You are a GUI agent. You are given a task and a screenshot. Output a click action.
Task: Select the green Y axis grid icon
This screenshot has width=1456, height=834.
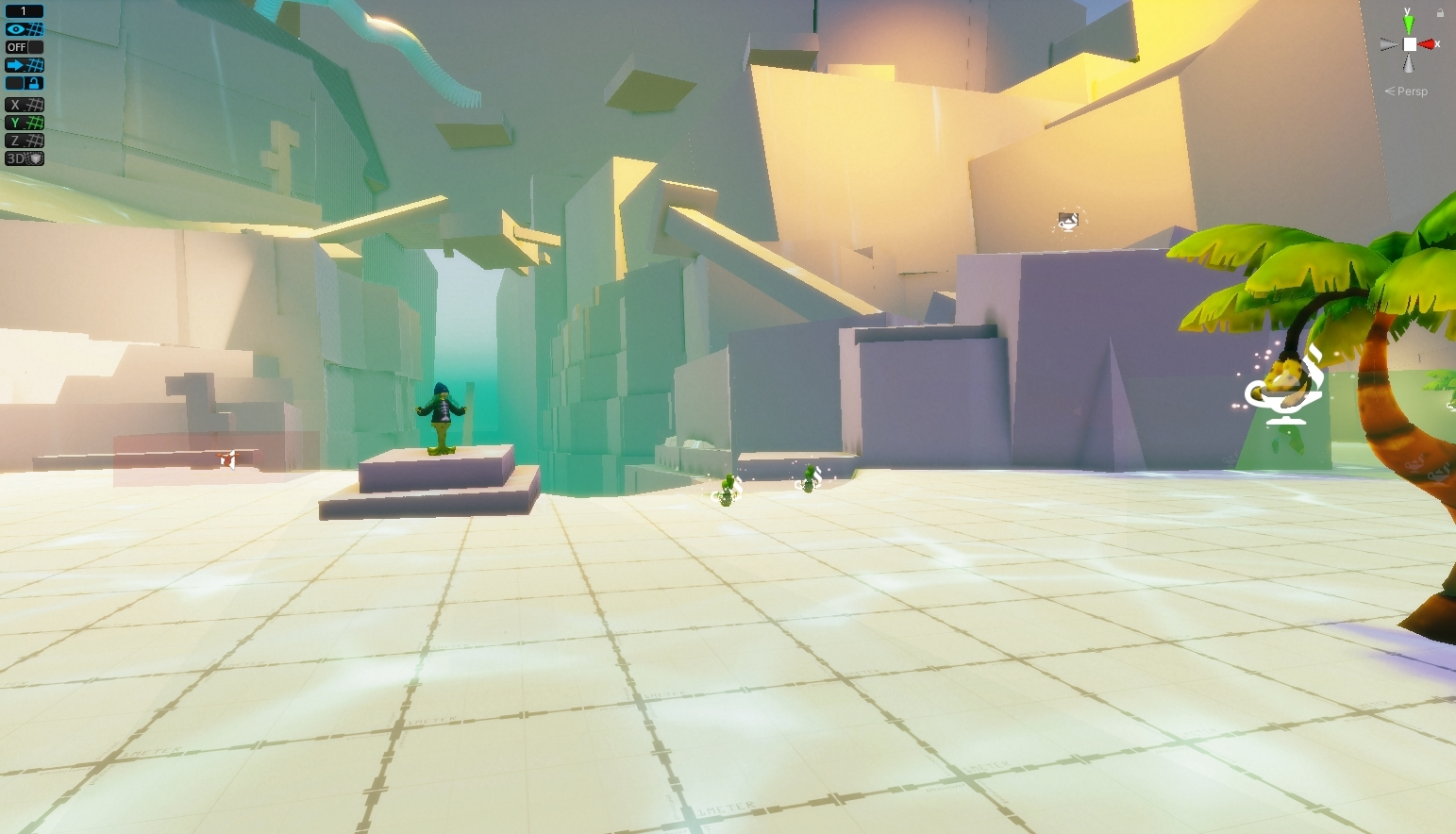[24, 122]
